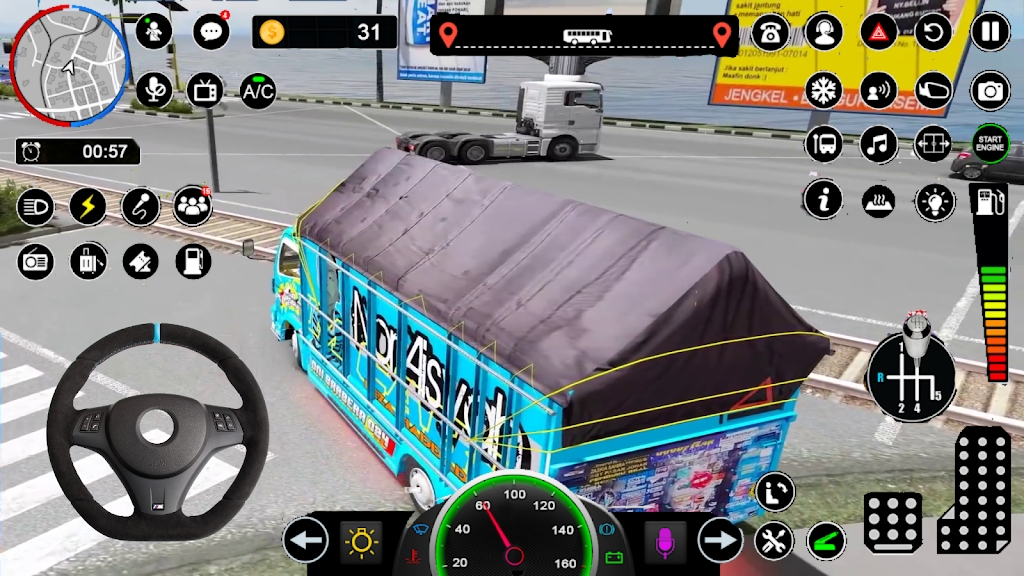Open the multiplayer group icon
The height and width of the screenshot is (576, 1024).
click(192, 206)
